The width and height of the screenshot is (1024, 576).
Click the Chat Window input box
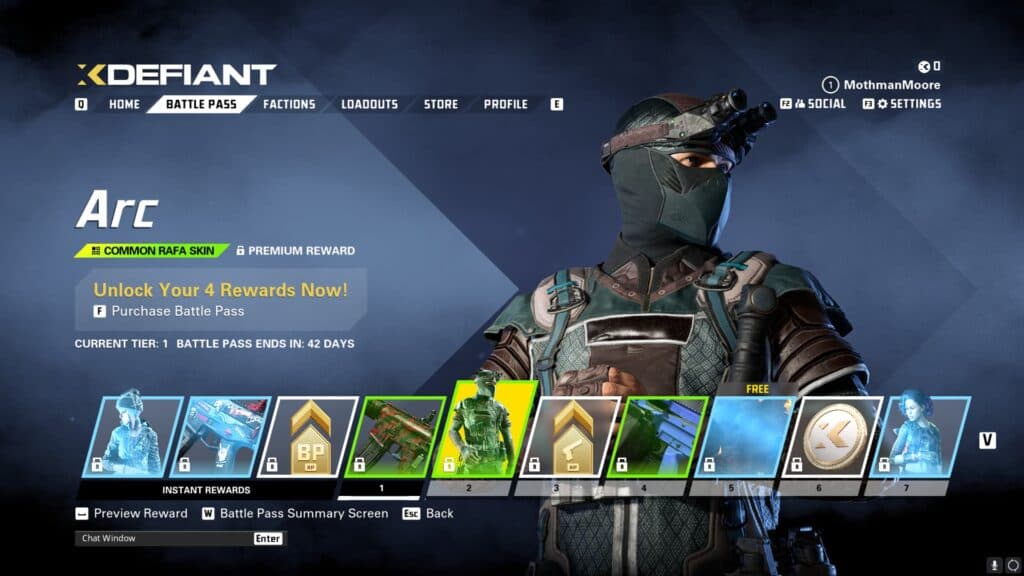point(166,538)
